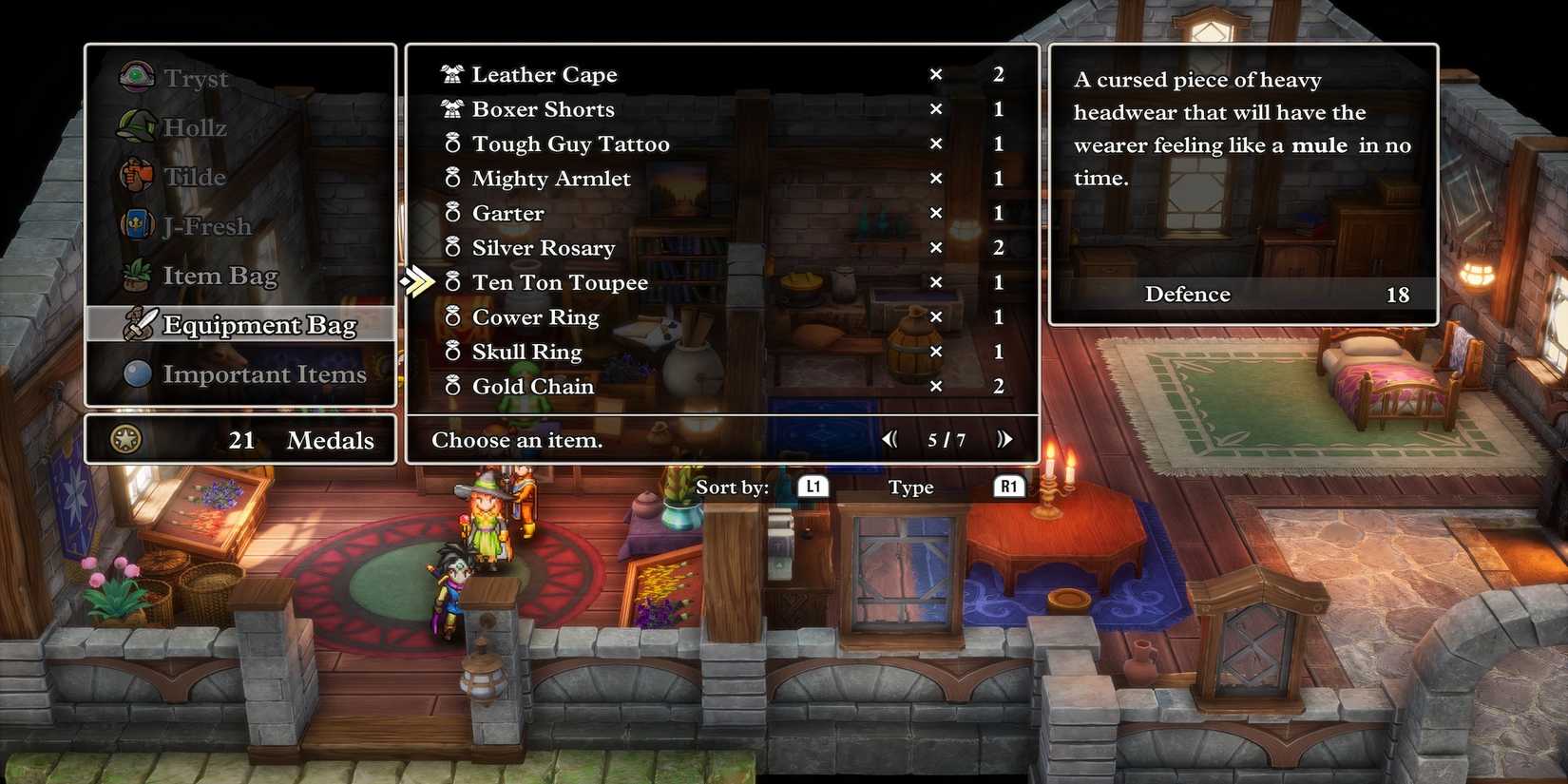Select the accessory icon next to Skull Ring
The image size is (1568, 784).
(x=453, y=351)
